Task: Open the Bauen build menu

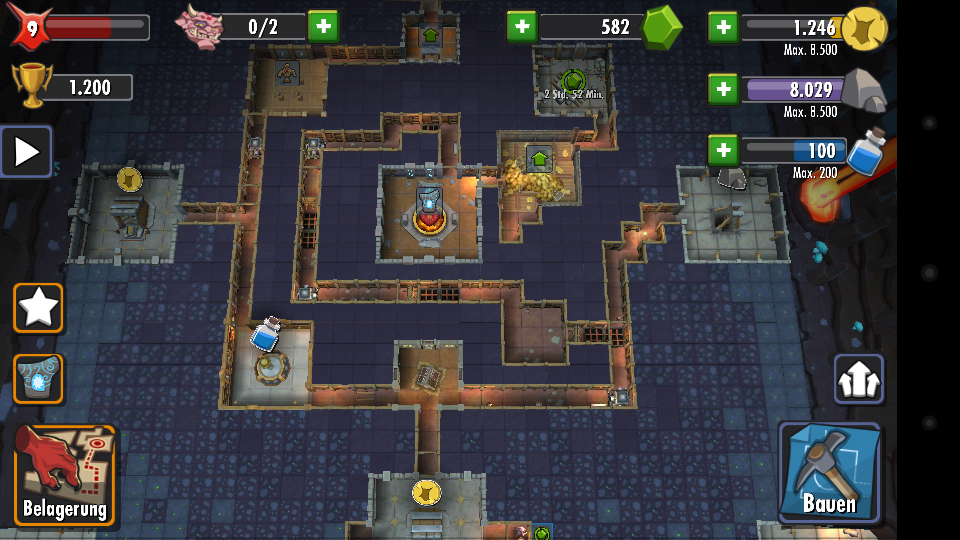Action: pyautogui.click(x=829, y=473)
